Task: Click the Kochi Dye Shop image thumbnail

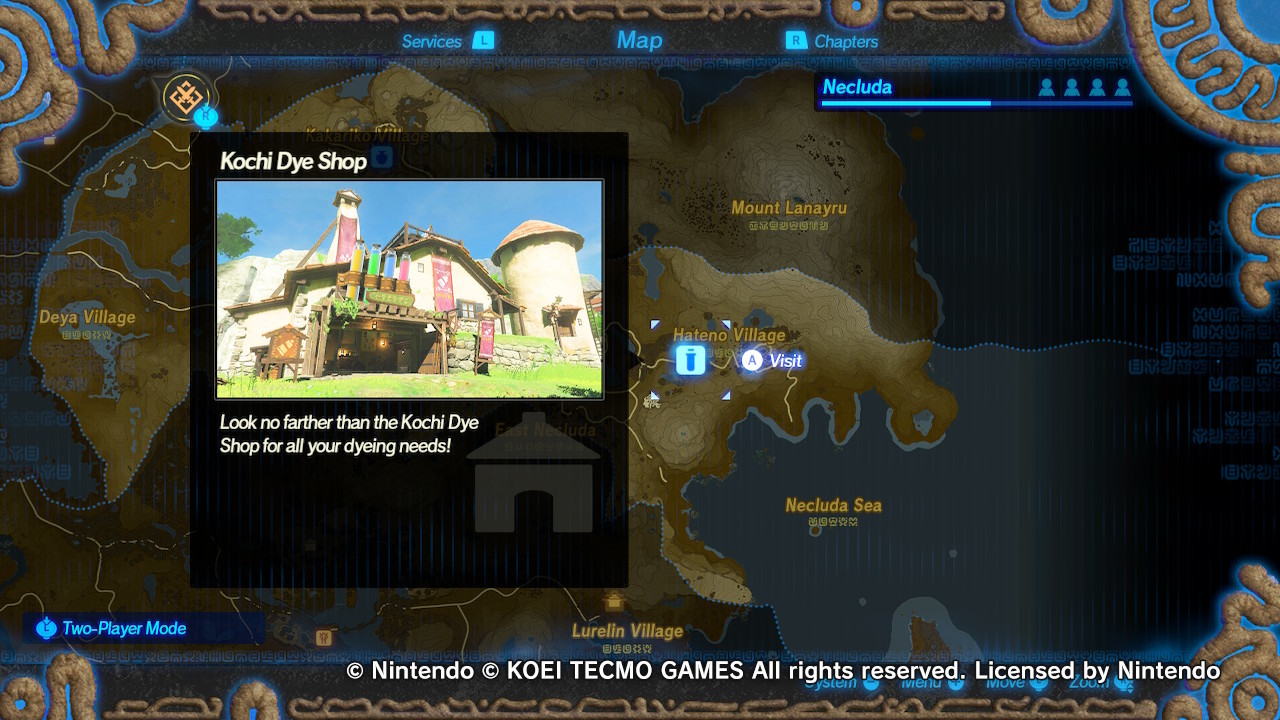Action: [x=409, y=288]
